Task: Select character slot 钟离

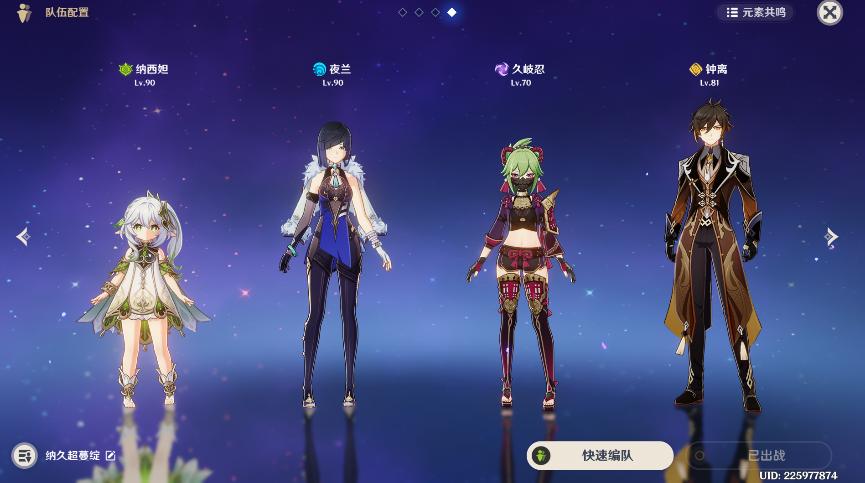Action: pos(711,255)
